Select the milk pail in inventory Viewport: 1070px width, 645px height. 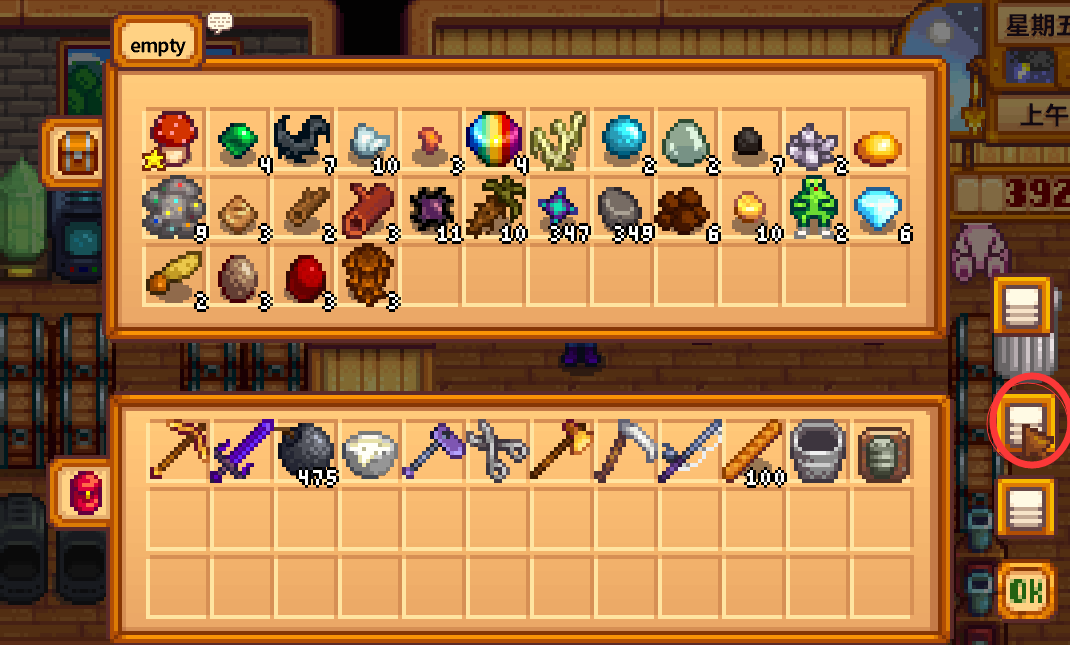816,451
